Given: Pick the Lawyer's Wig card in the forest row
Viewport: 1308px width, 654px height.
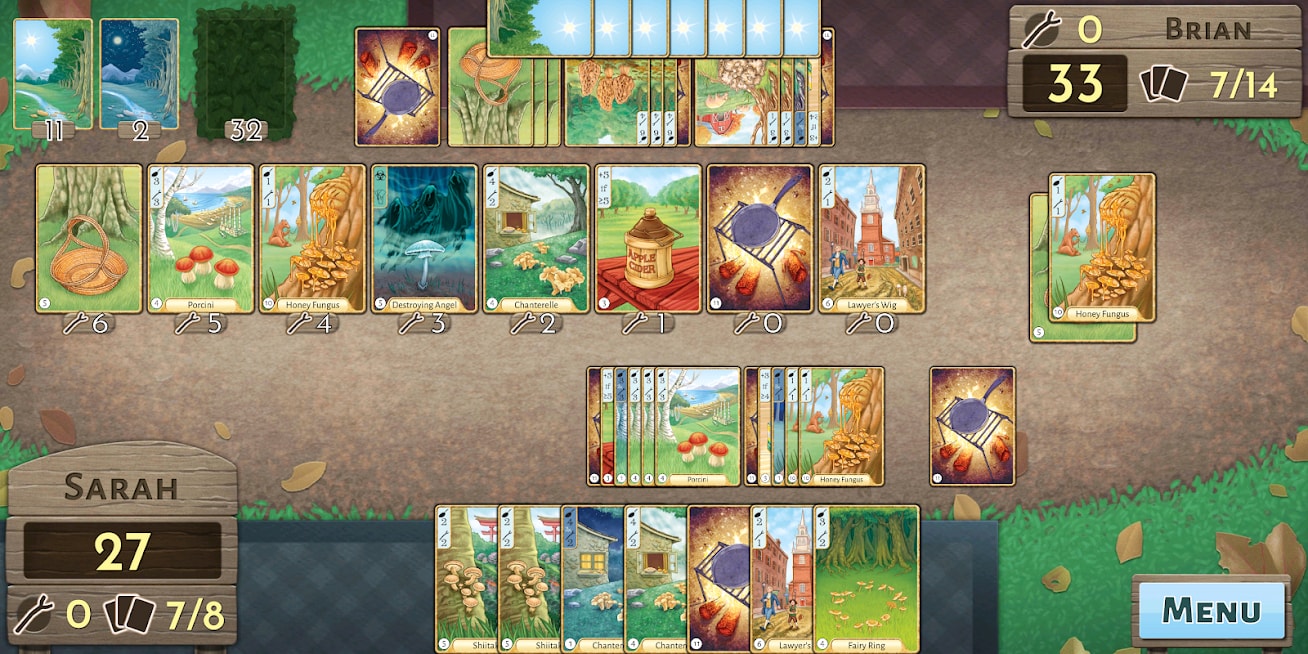Looking at the screenshot, I should click(x=872, y=238).
